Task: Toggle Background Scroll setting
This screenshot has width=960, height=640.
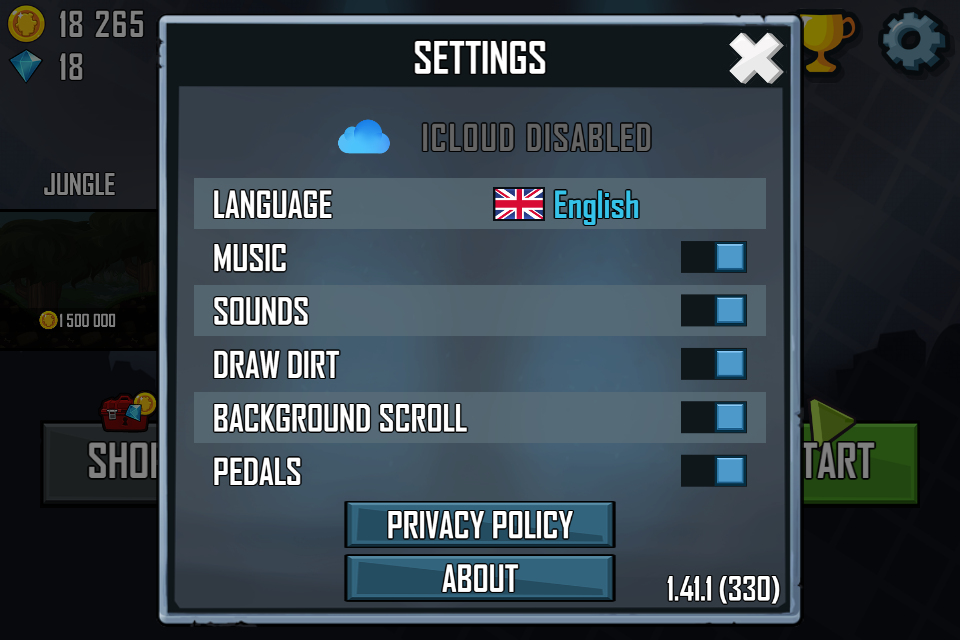Action: [x=714, y=417]
